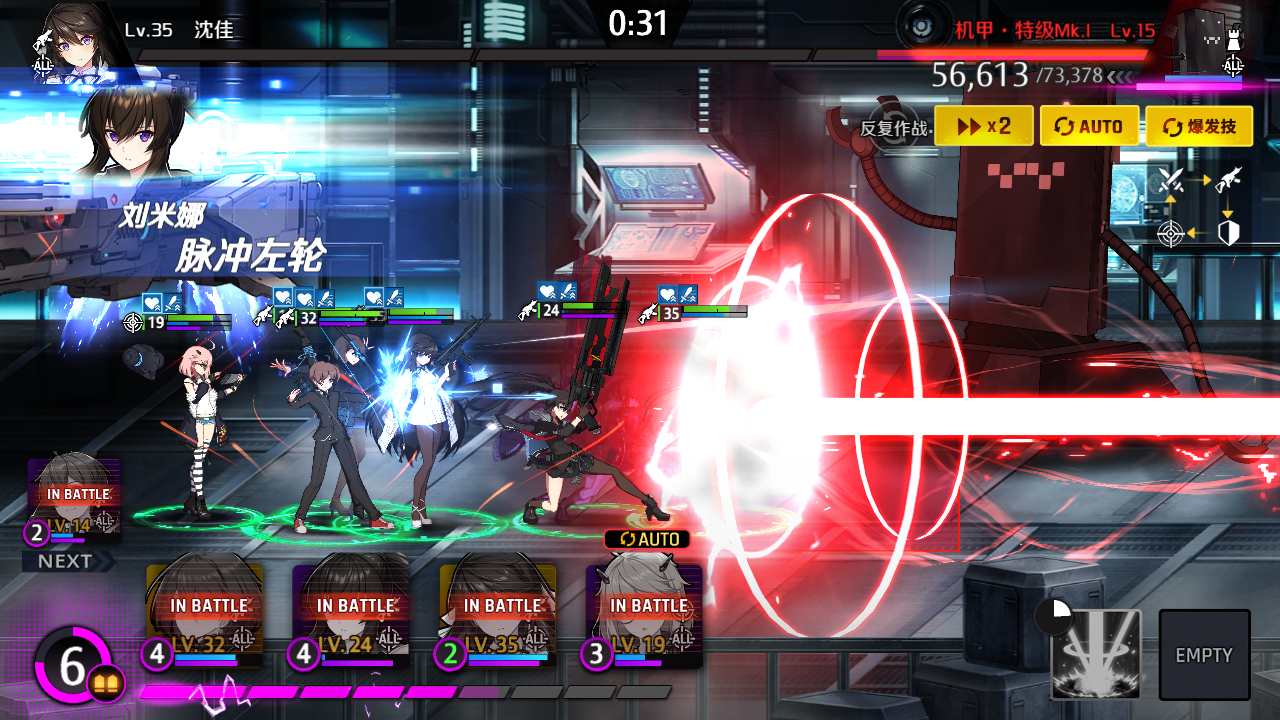This screenshot has width=1280, height=720.
Task: Click the player captain portrait 沈佳
Action: [72, 40]
